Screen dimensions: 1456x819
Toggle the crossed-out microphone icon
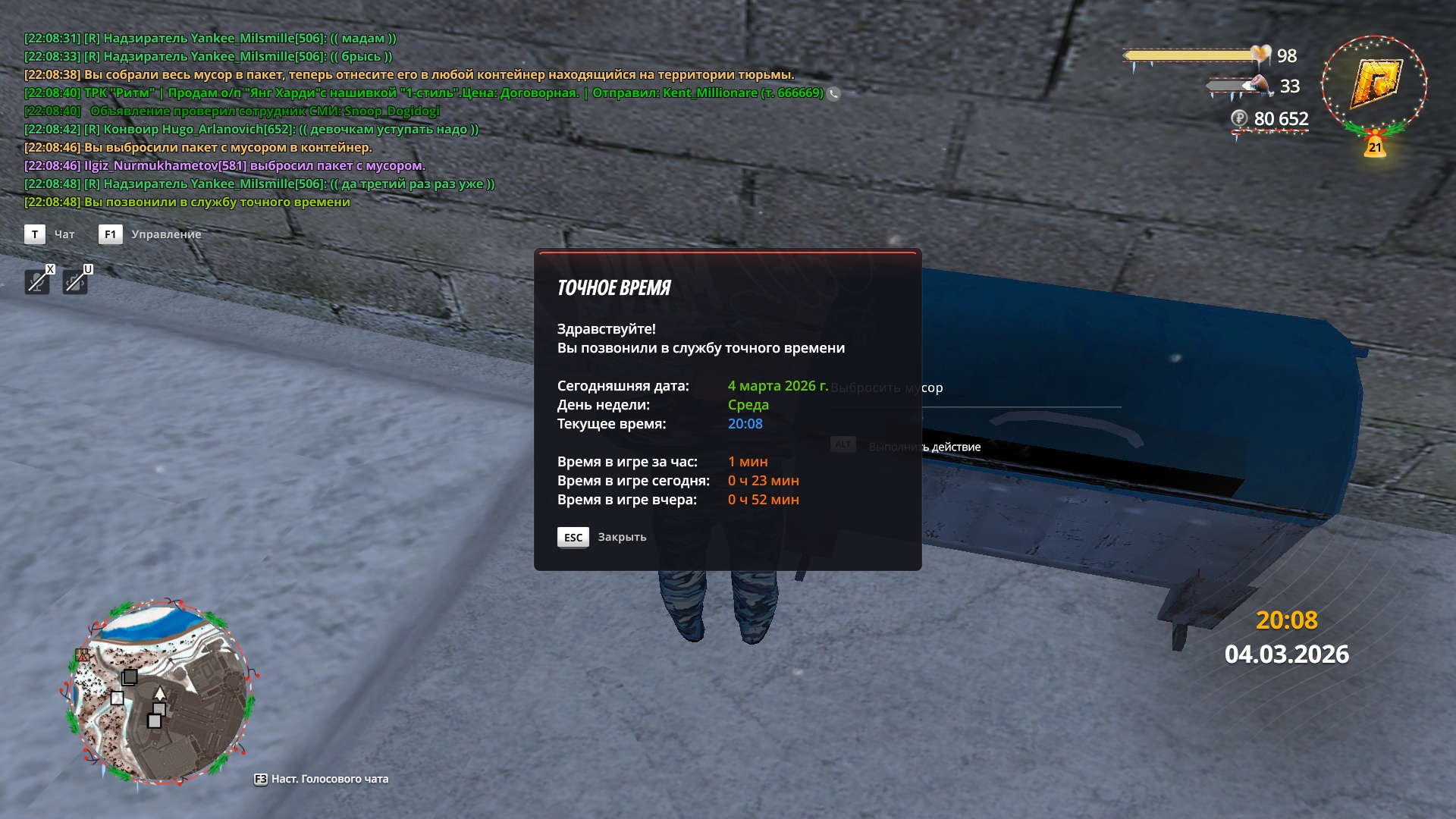point(36,282)
